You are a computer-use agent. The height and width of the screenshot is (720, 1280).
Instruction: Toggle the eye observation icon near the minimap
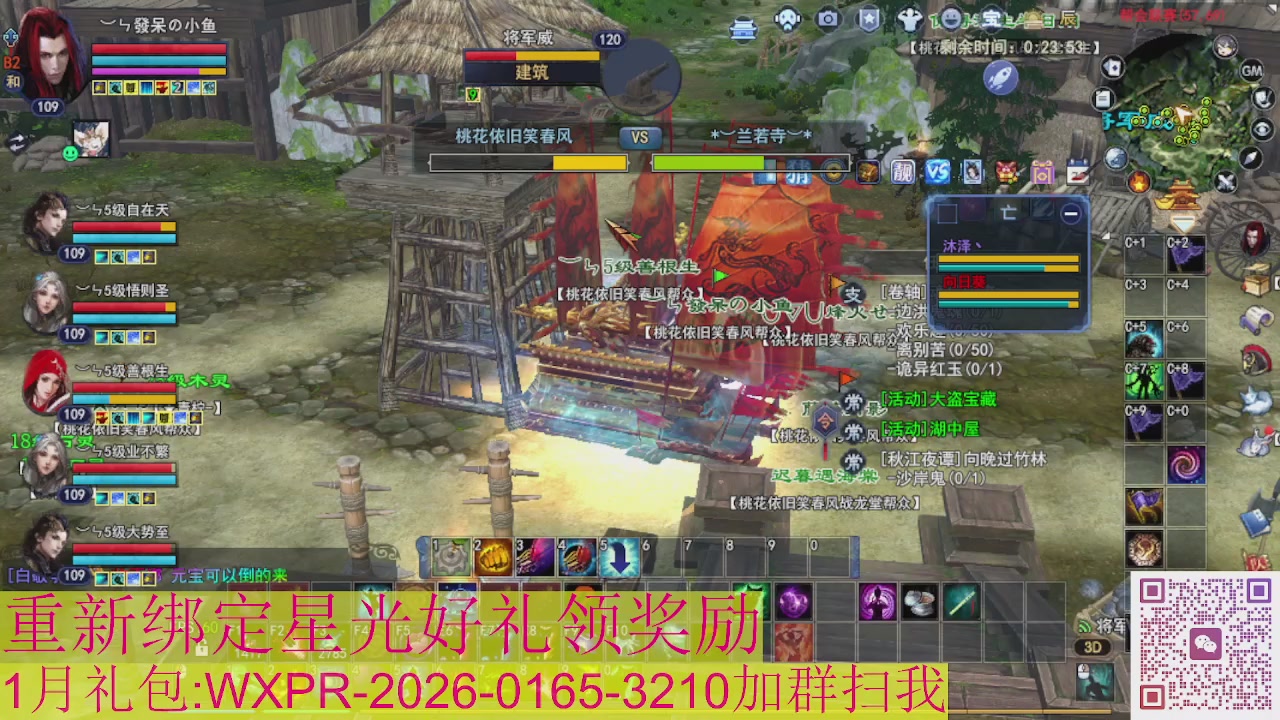point(1263,128)
